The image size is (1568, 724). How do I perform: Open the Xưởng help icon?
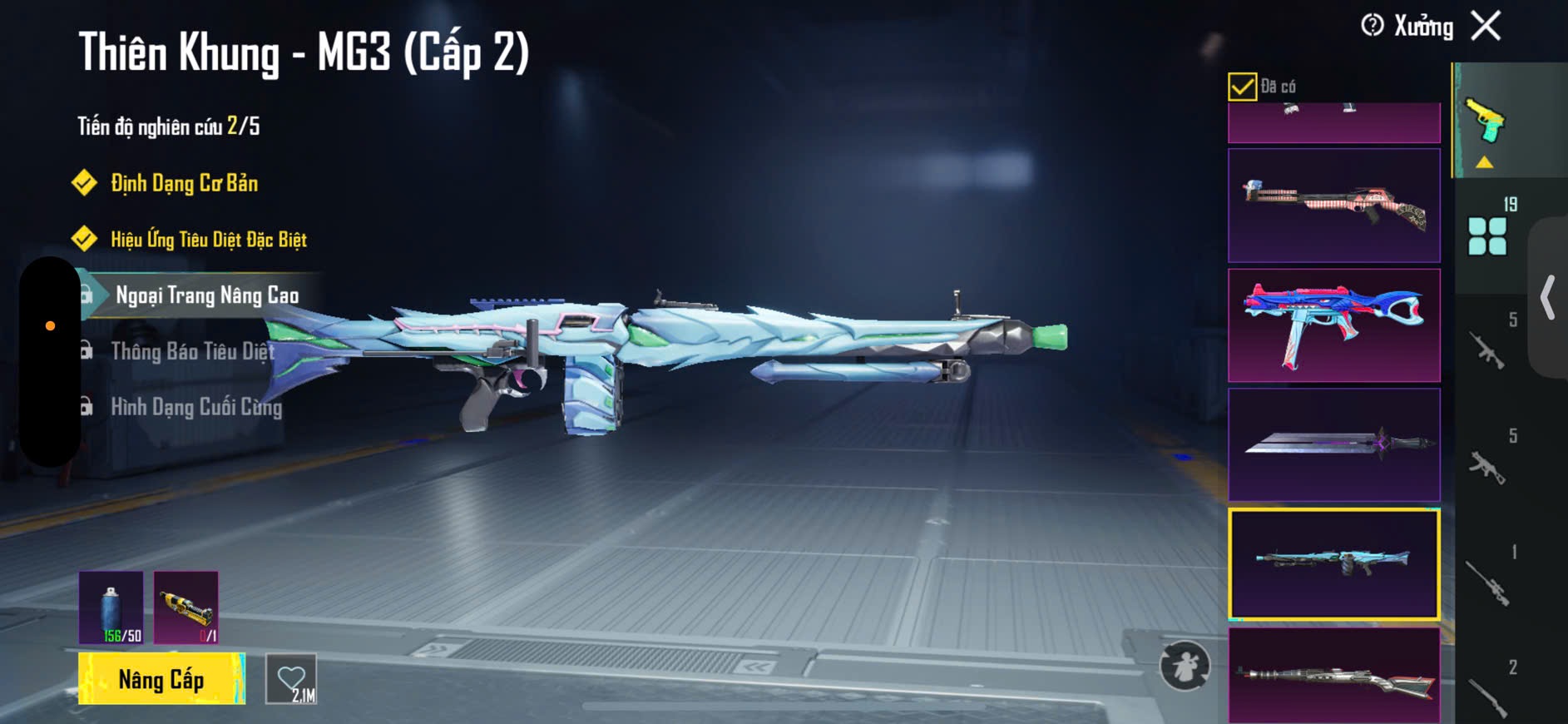point(1373,26)
